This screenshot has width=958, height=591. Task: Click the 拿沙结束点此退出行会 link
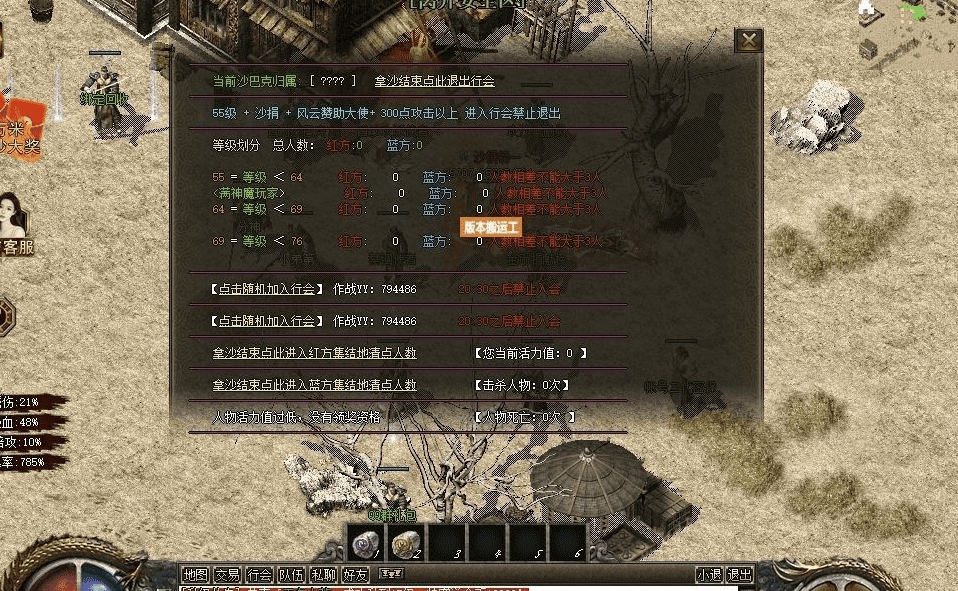434,81
